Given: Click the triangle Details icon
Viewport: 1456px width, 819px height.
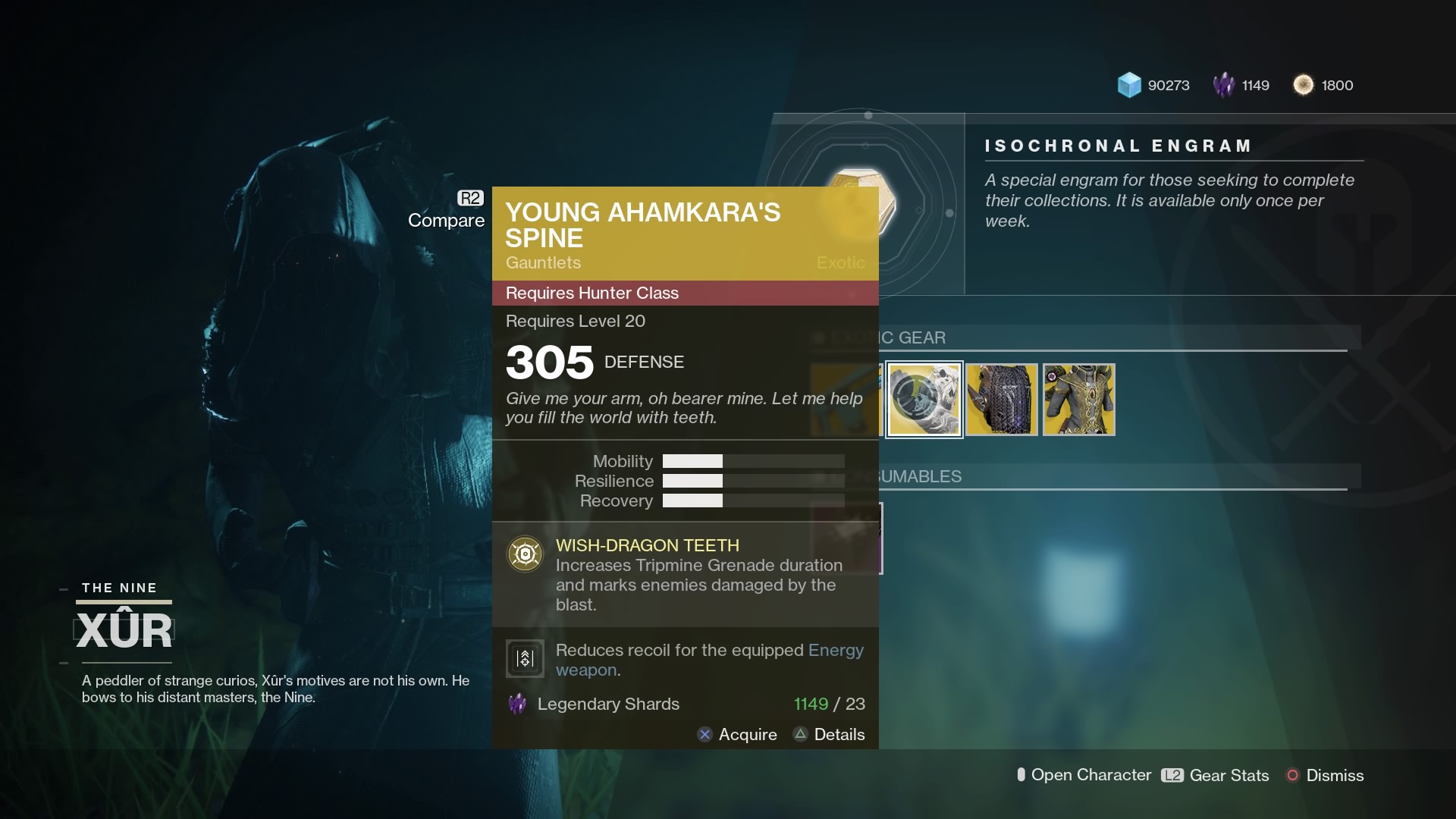Looking at the screenshot, I should coord(801,734).
